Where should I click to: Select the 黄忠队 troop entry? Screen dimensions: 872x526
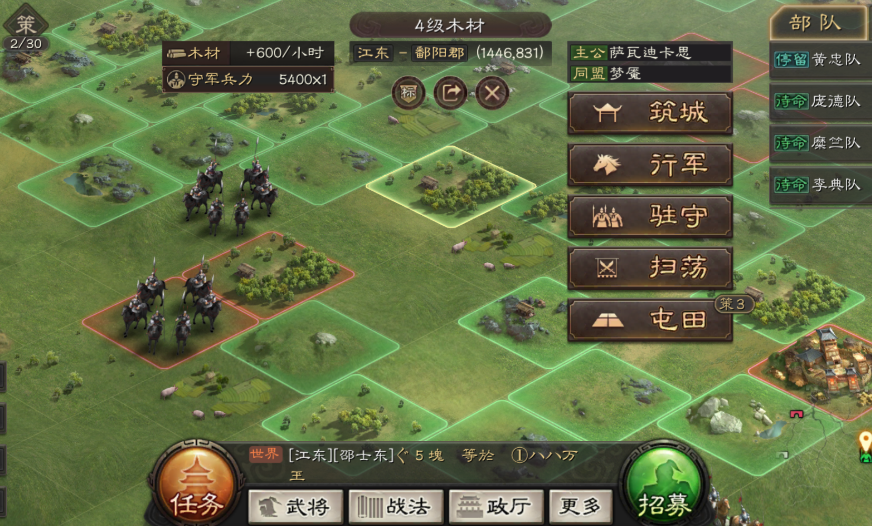(819, 59)
